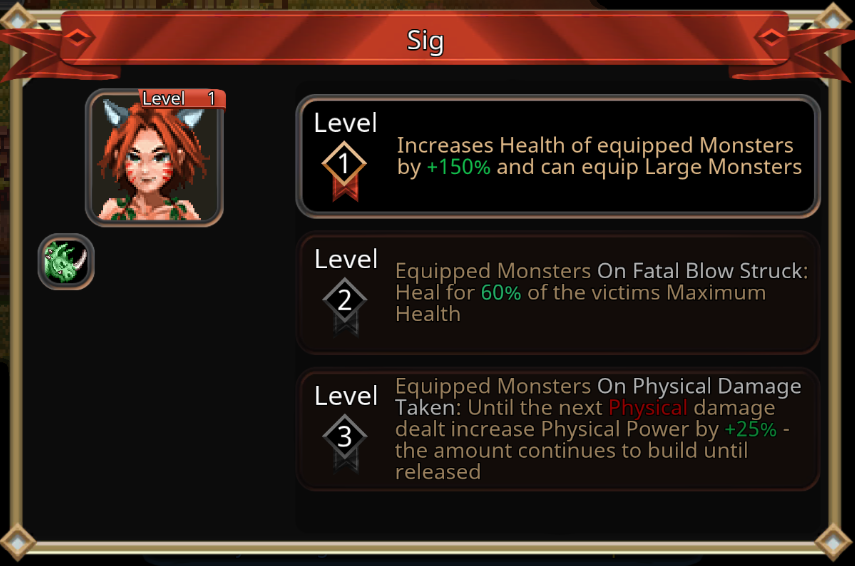Choose the Level 2 Fatal Blow perk
The image size is (855, 566).
pos(558,293)
